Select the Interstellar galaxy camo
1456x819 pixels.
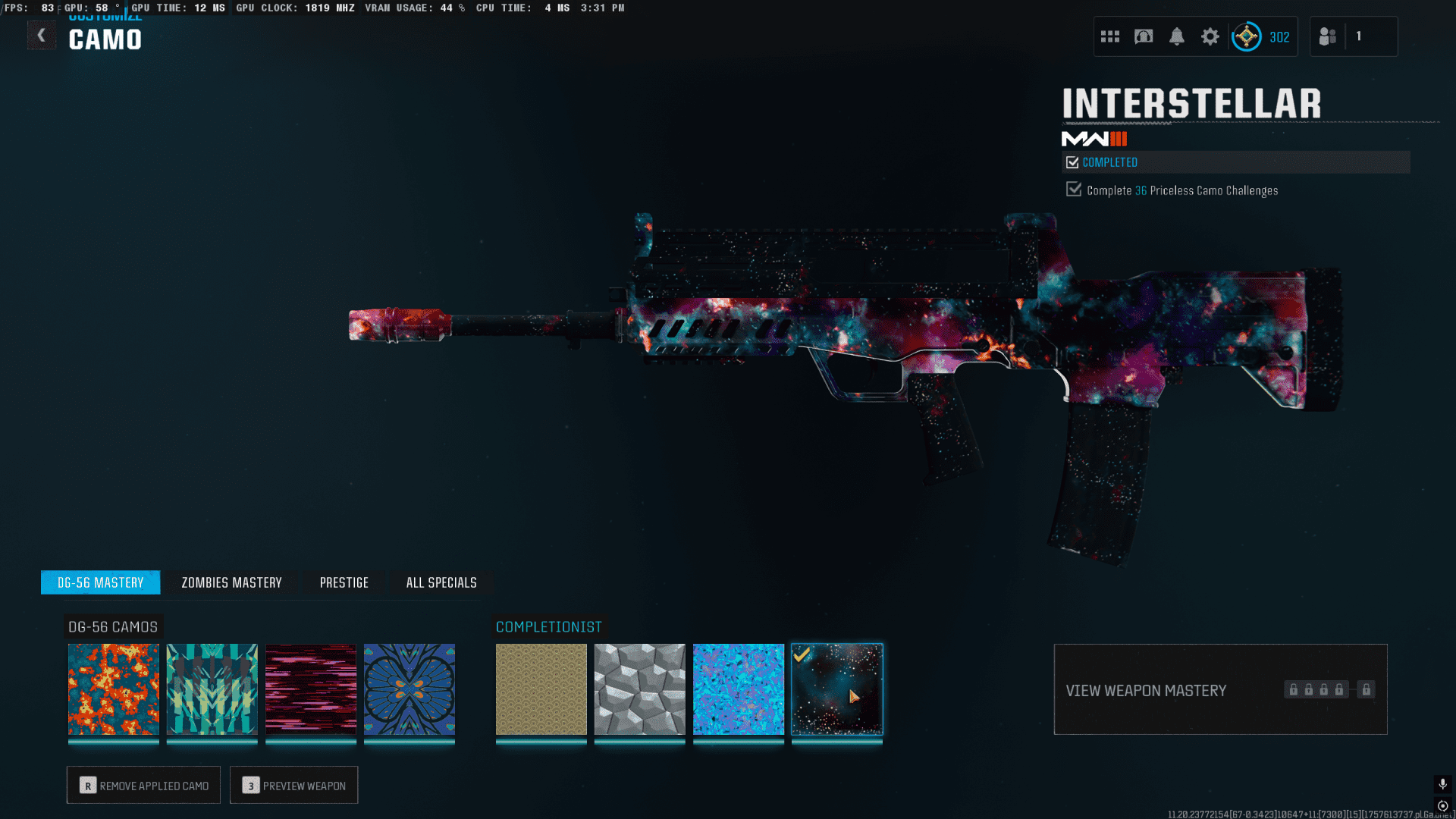coord(837,689)
